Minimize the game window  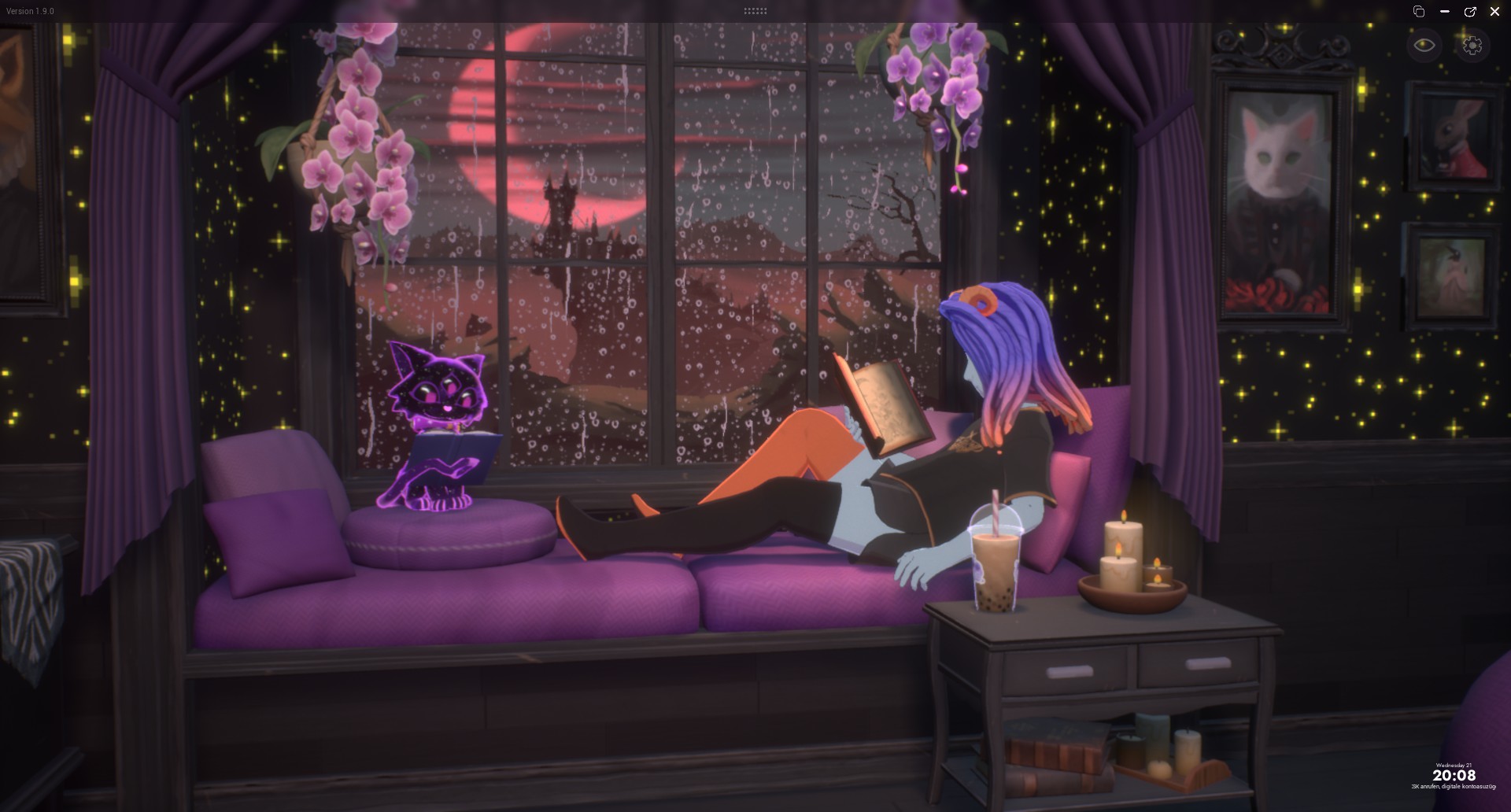(x=1444, y=11)
